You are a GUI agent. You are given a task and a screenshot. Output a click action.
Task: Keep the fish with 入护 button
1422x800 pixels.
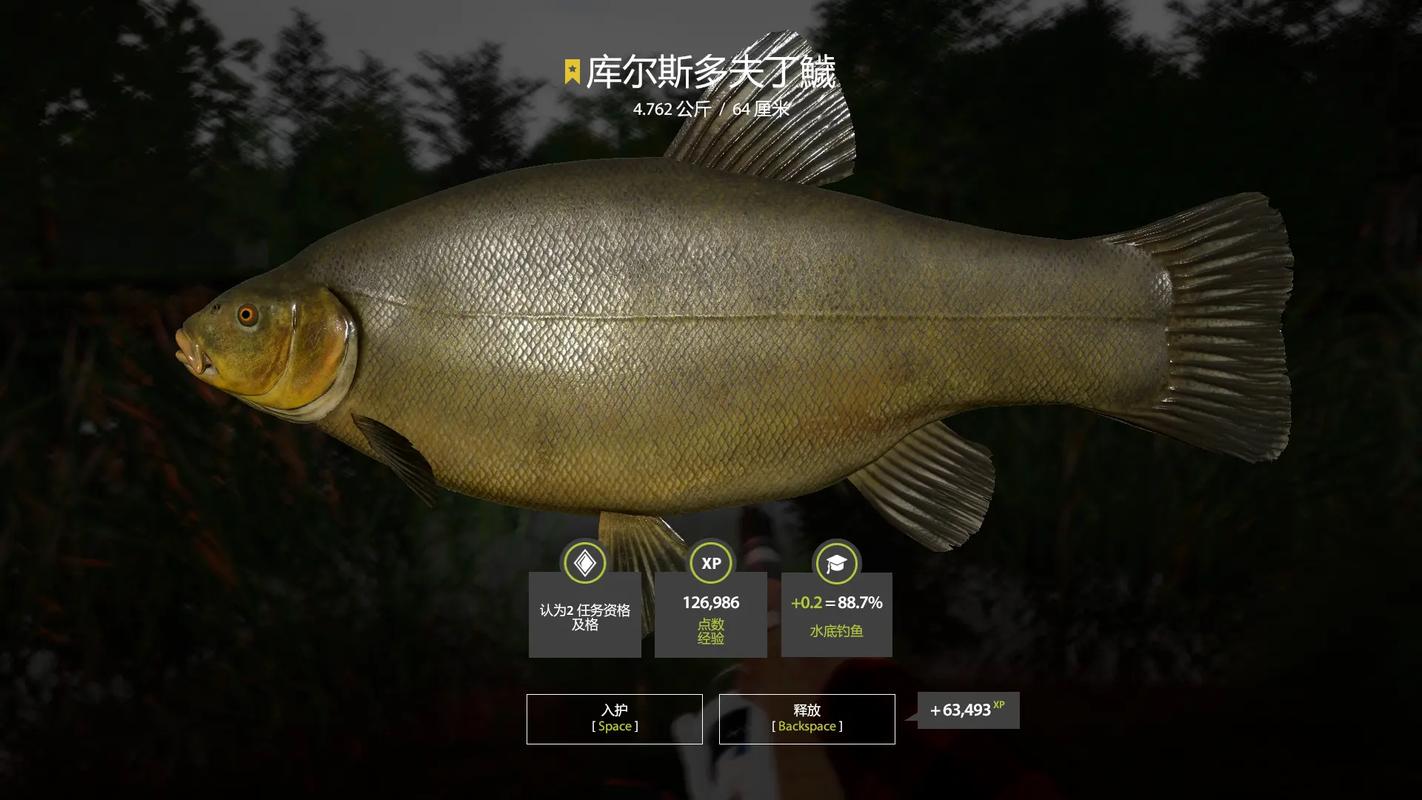(614, 718)
